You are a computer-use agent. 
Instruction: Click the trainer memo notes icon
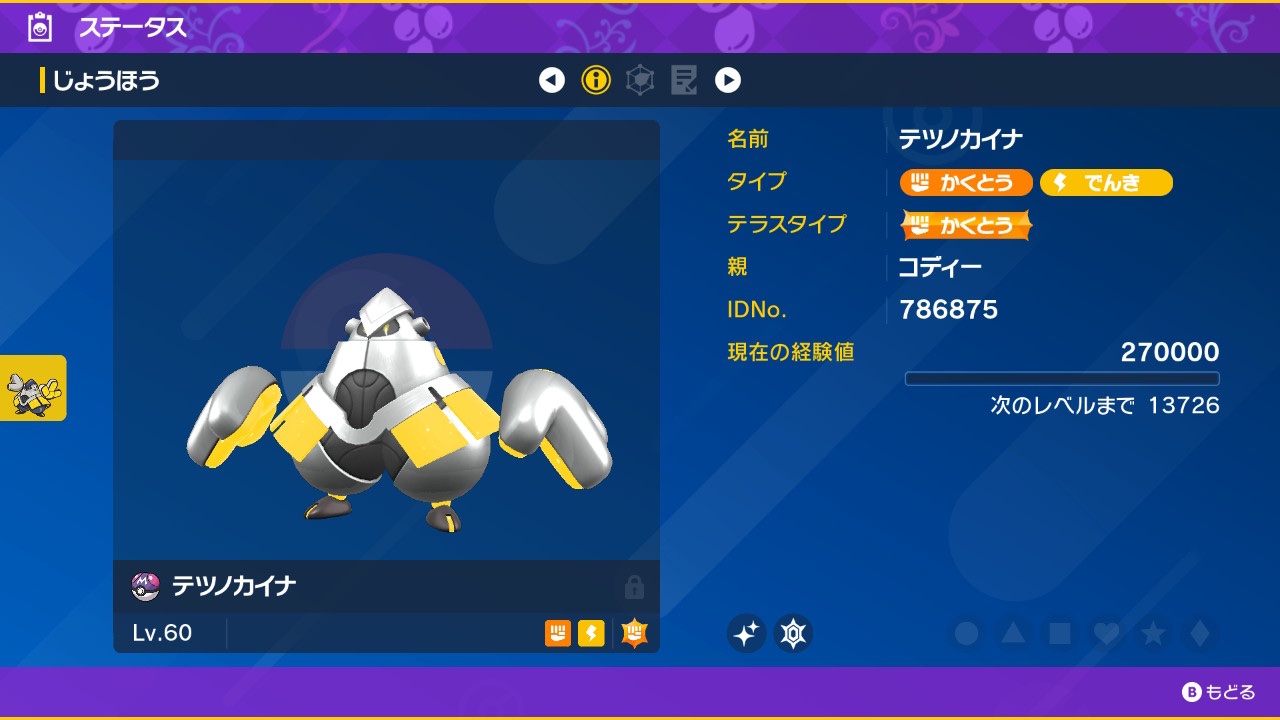686,80
